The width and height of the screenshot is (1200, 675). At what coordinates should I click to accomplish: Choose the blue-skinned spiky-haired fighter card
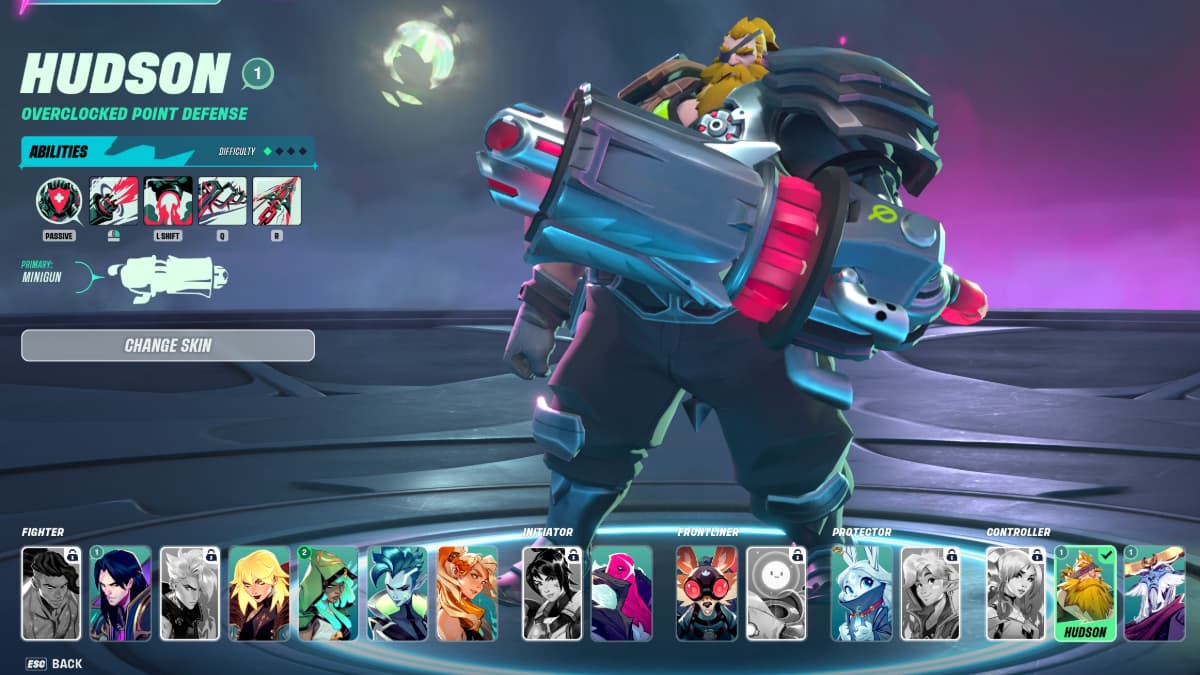coord(398,593)
